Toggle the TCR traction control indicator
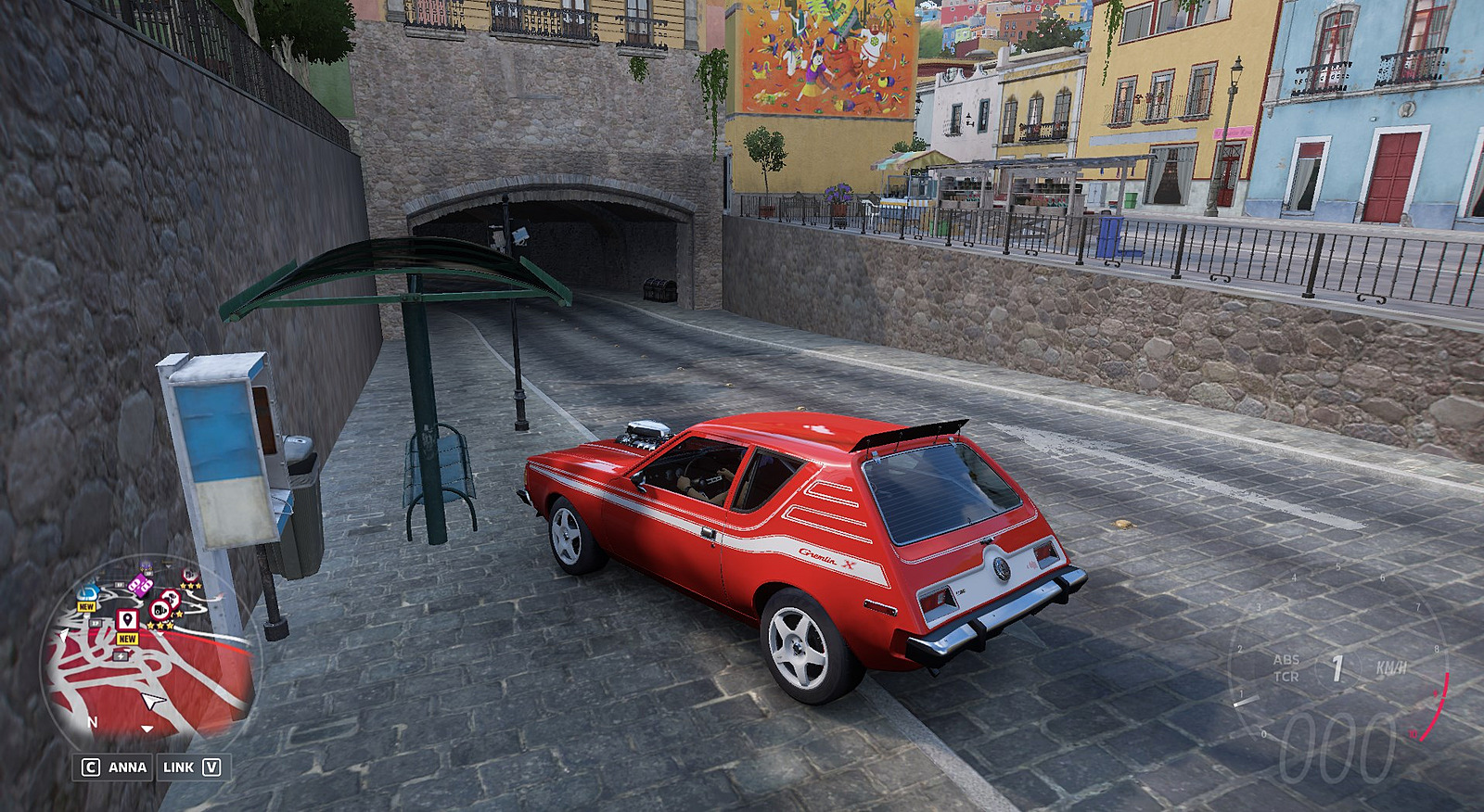 pyautogui.click(x=1287, y=678)
